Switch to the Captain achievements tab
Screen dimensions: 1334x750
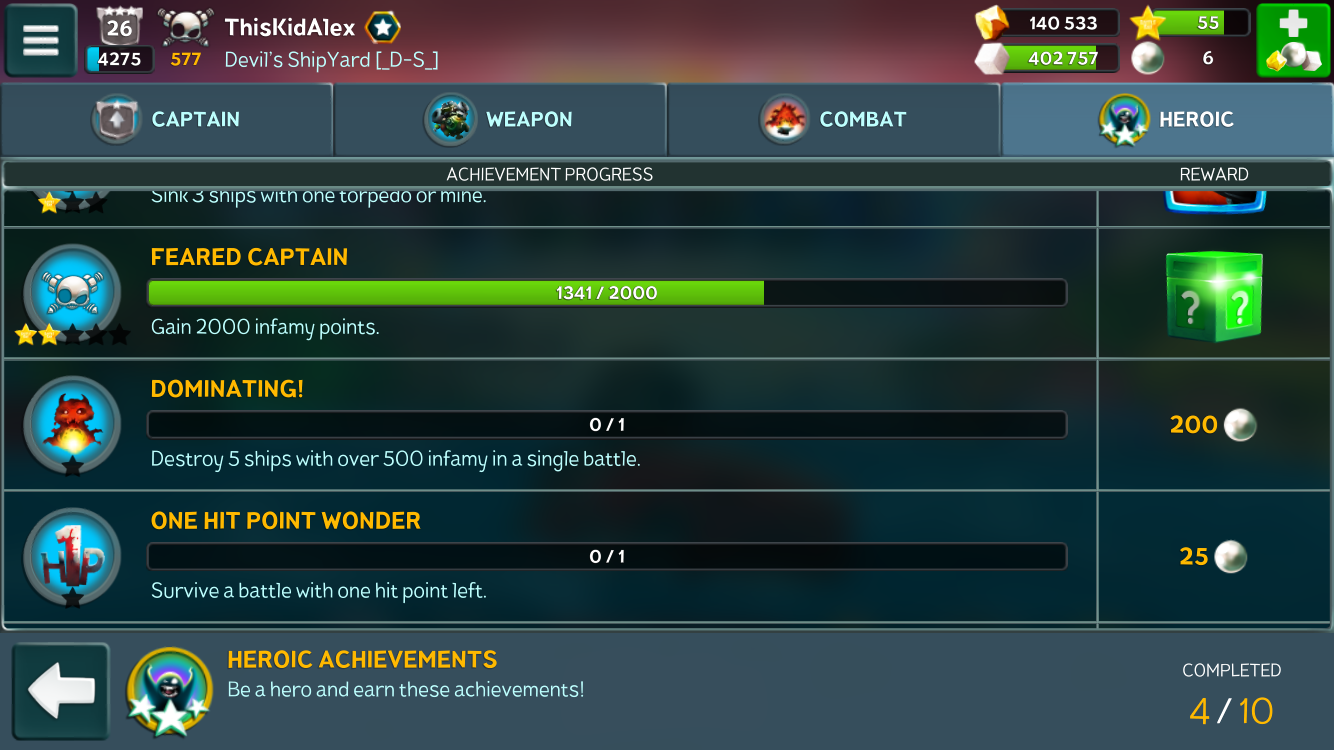point(167,119)
